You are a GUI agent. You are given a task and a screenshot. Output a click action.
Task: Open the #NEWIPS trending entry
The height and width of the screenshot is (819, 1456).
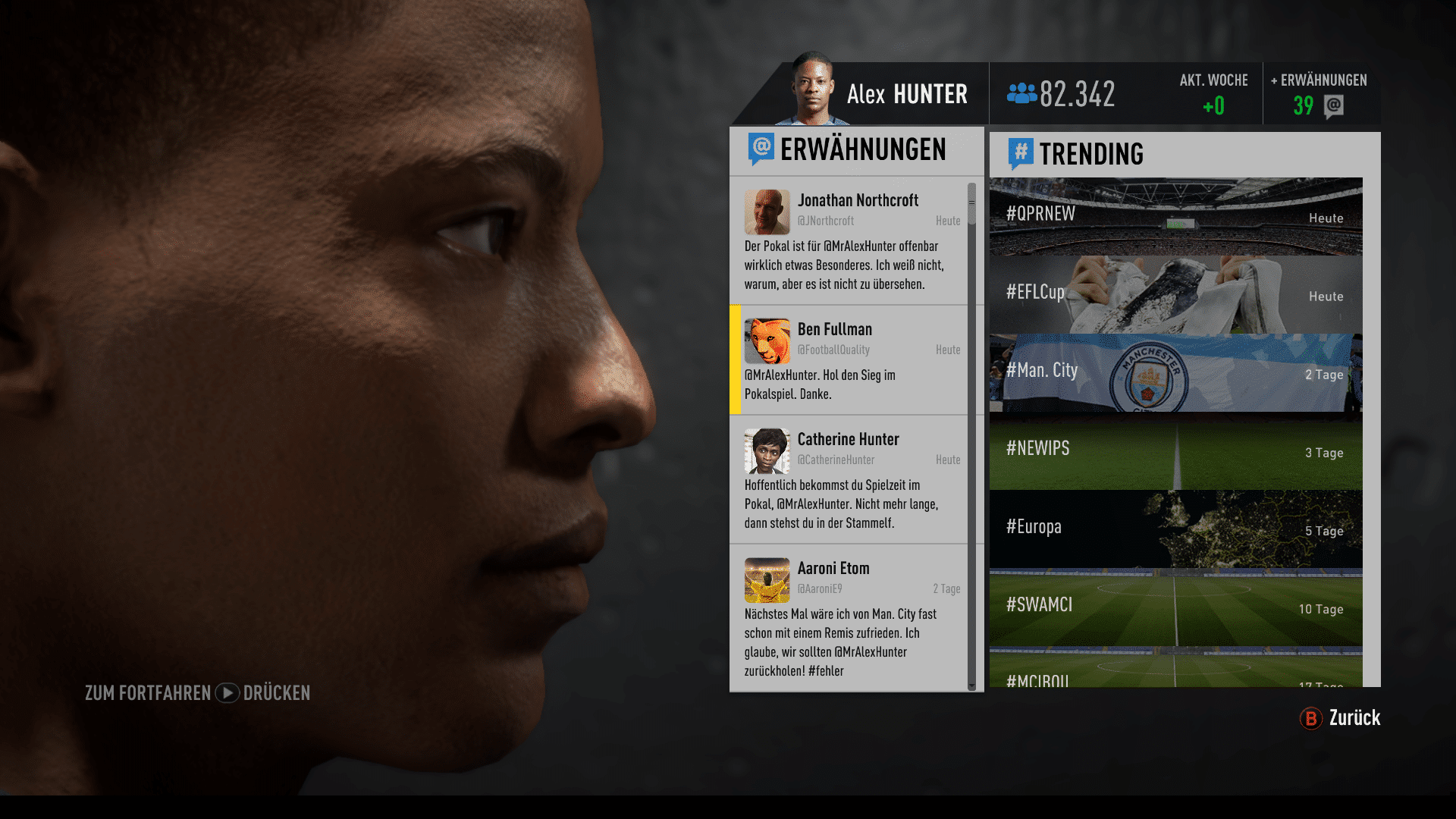click(1175, 450)
